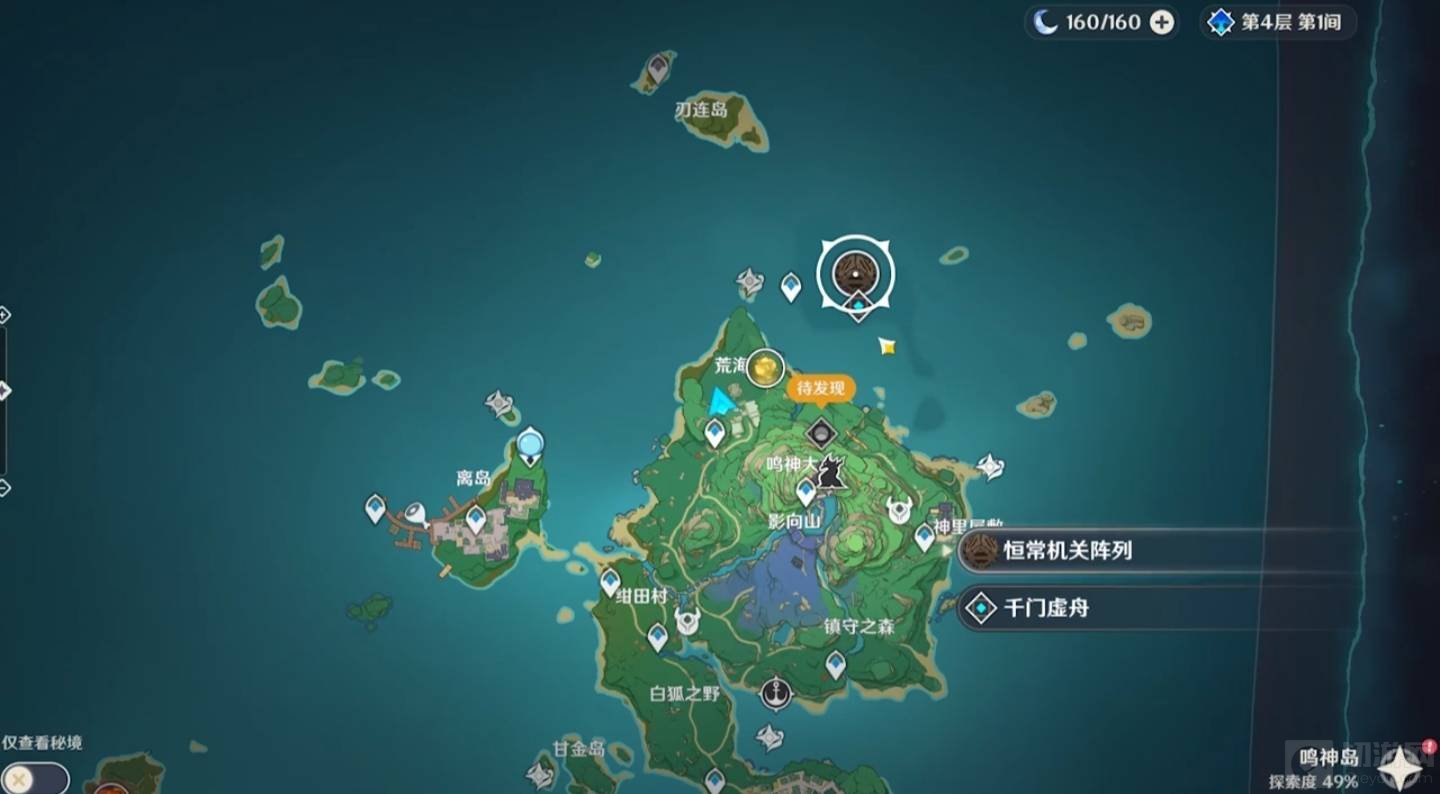1440x794 pixels.
Task: Click the black wolf-shaped marker by 鸣神大社
Action: click(829, 471)
